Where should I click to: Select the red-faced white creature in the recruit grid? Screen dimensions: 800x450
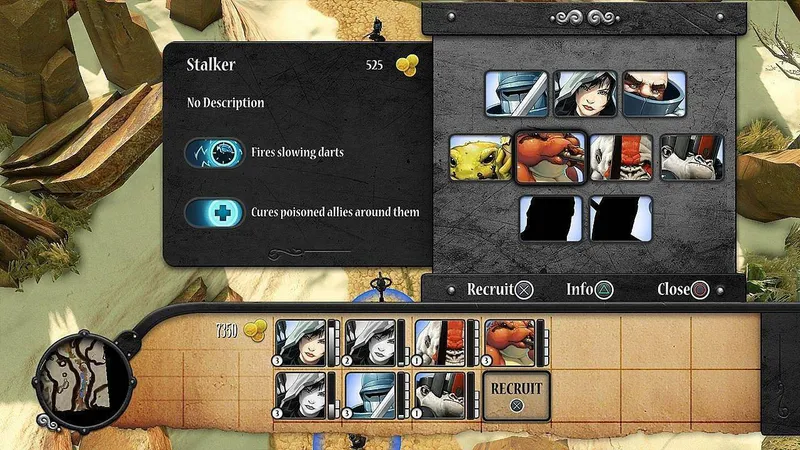pyautogui.click(x=621, y=158)
